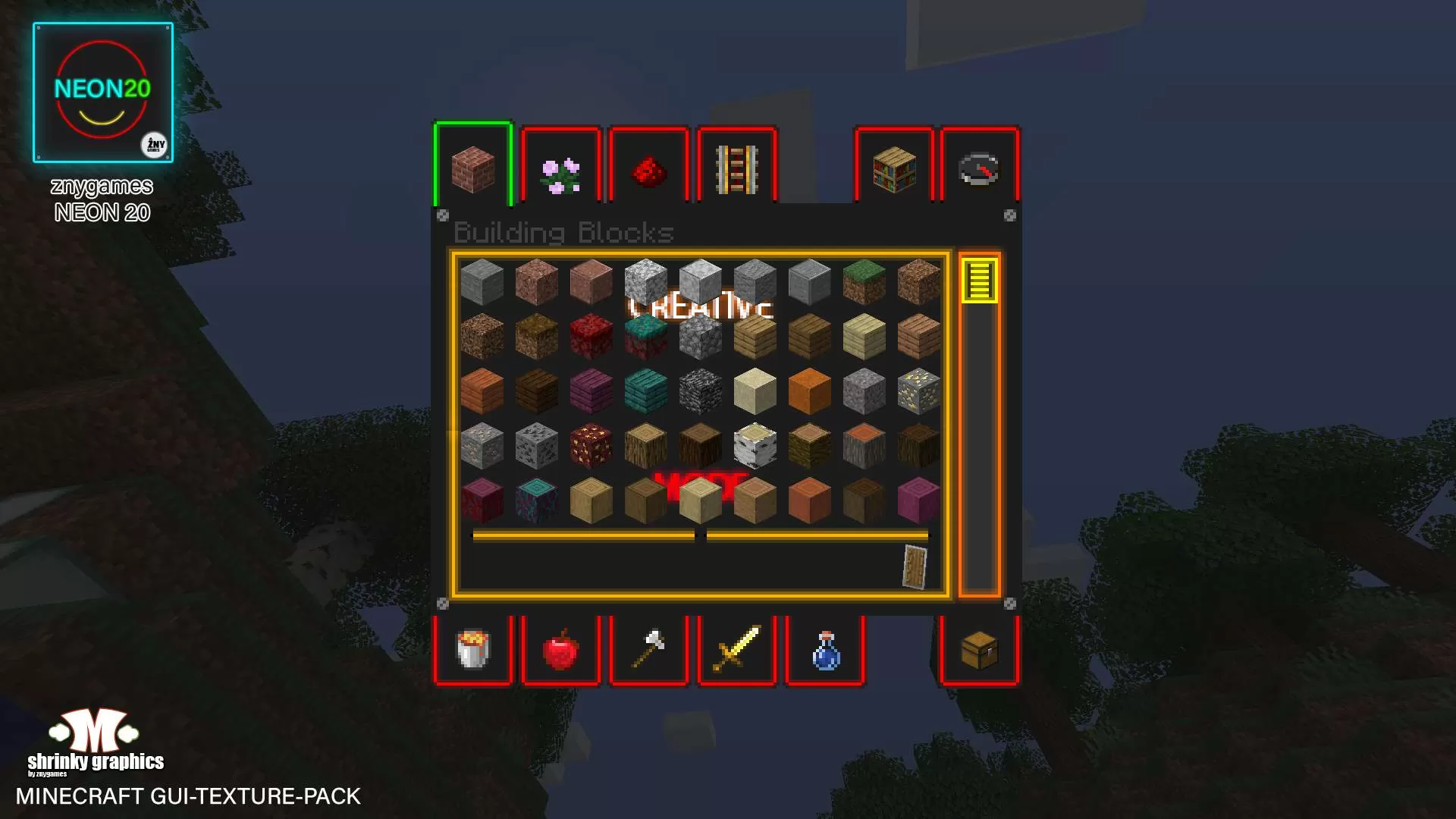Open the Transportation powered rail tab
Viewport: 1456px width, 819px height.
tap(736, 168)
